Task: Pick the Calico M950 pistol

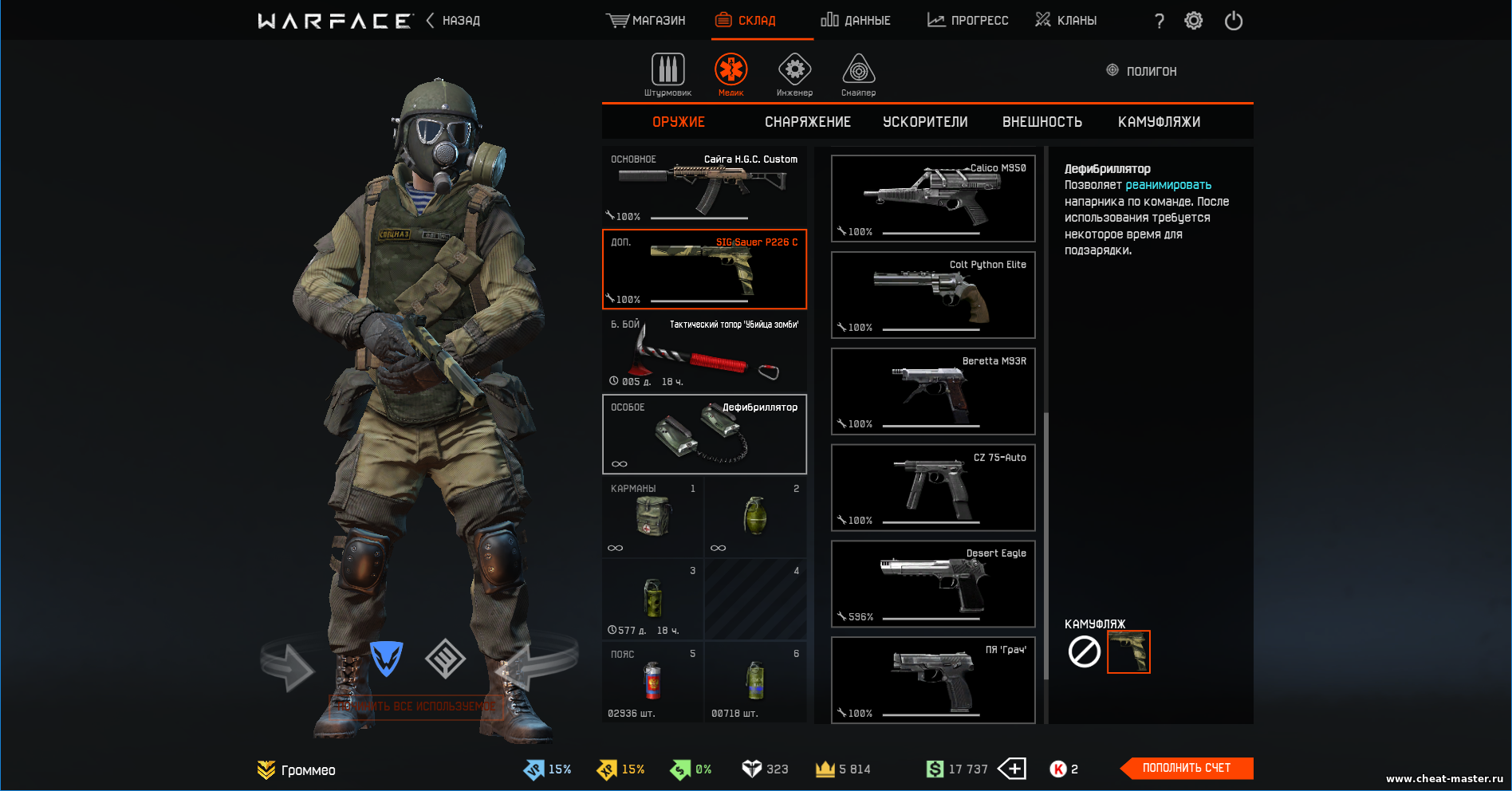Action: click(x=933, y=199)
